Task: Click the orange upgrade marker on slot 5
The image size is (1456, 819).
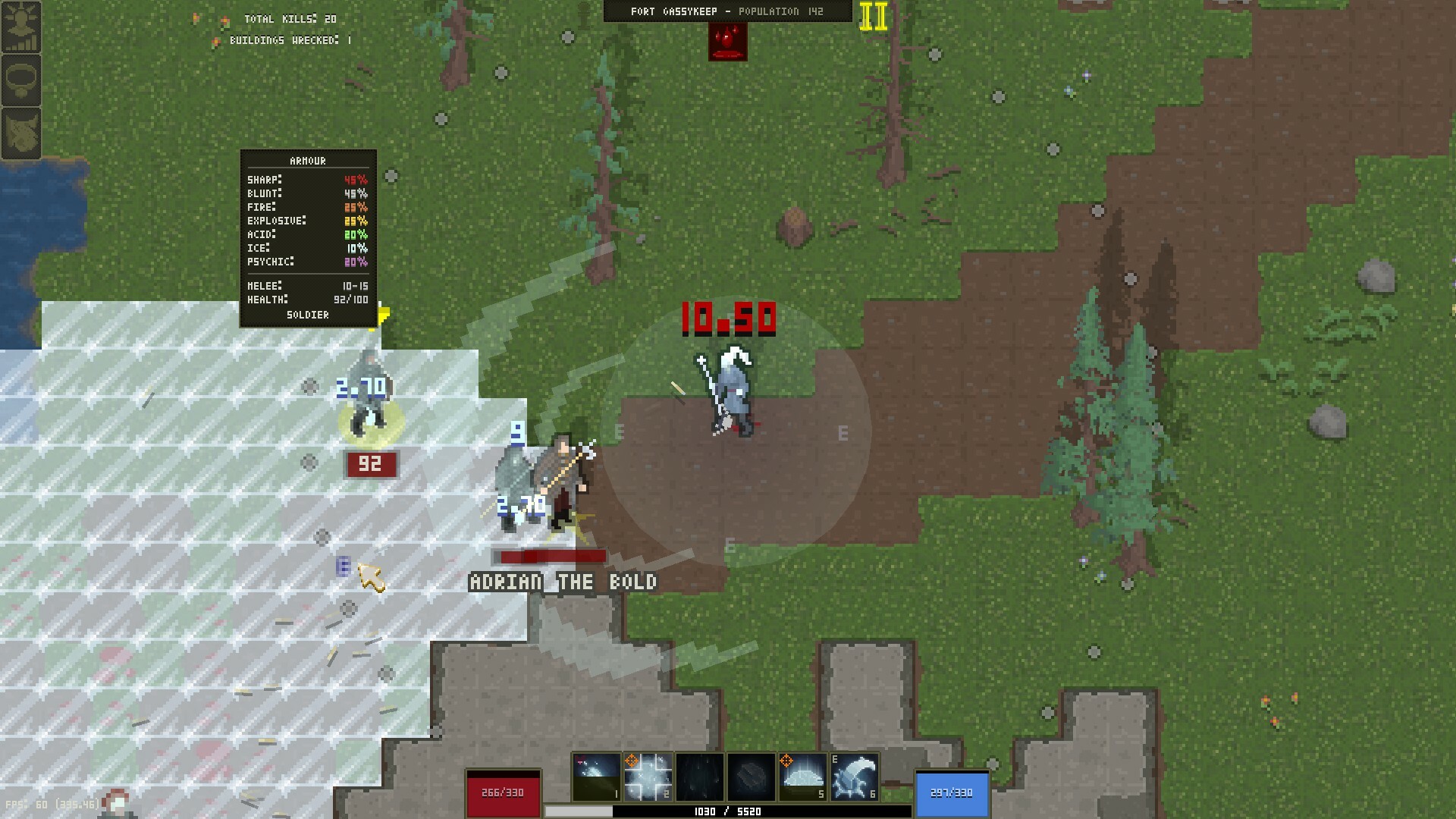Action: (x=787, y=761)
